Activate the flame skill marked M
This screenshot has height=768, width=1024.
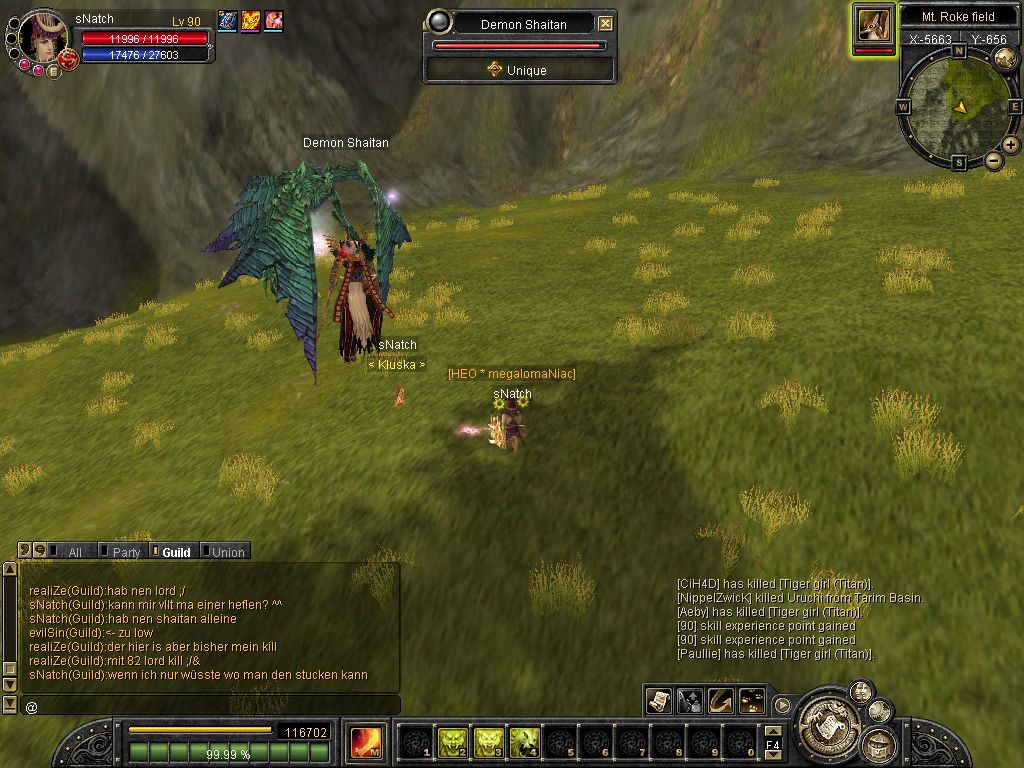coord(365,742)
